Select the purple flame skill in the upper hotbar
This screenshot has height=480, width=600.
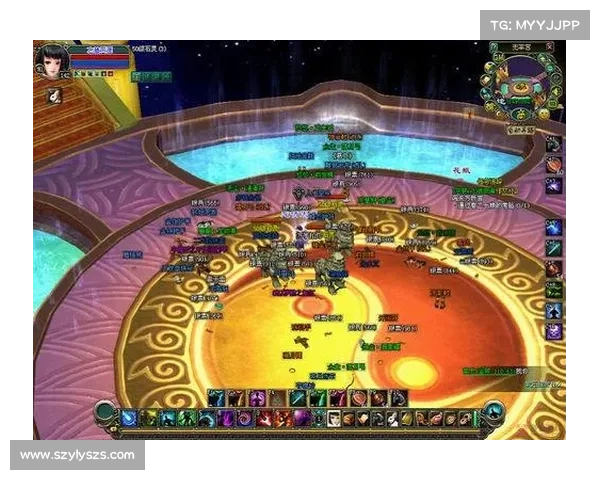point(257,398)
